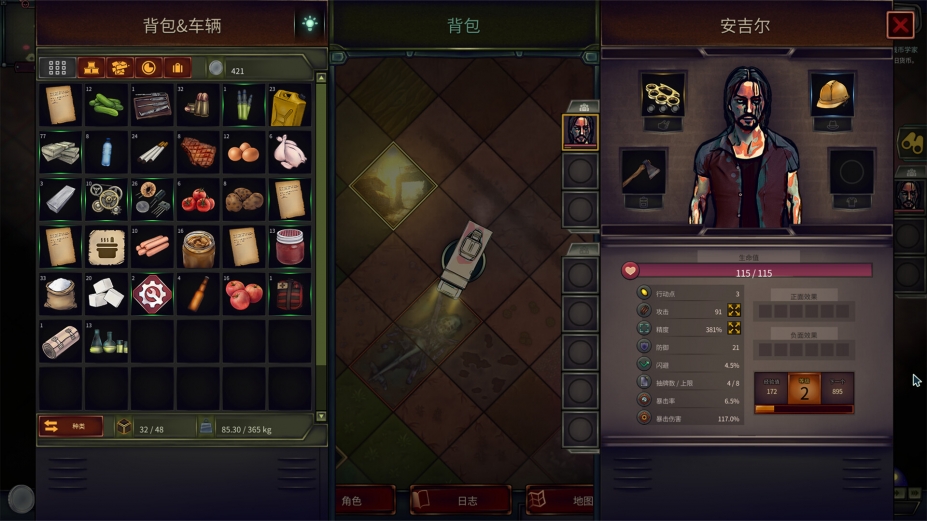Choose the equipped axe weapon slot

pyautogui.click(x=643, y=171)
